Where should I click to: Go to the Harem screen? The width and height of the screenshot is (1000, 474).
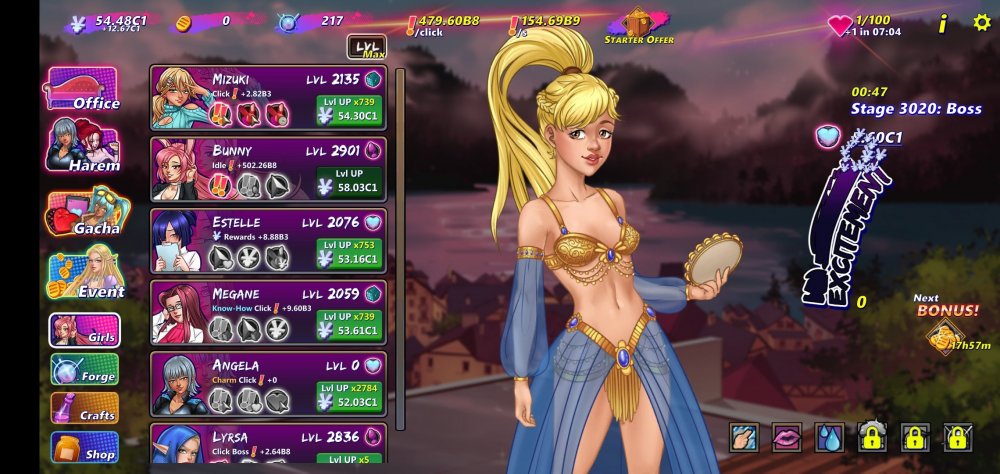click(84, 151)
